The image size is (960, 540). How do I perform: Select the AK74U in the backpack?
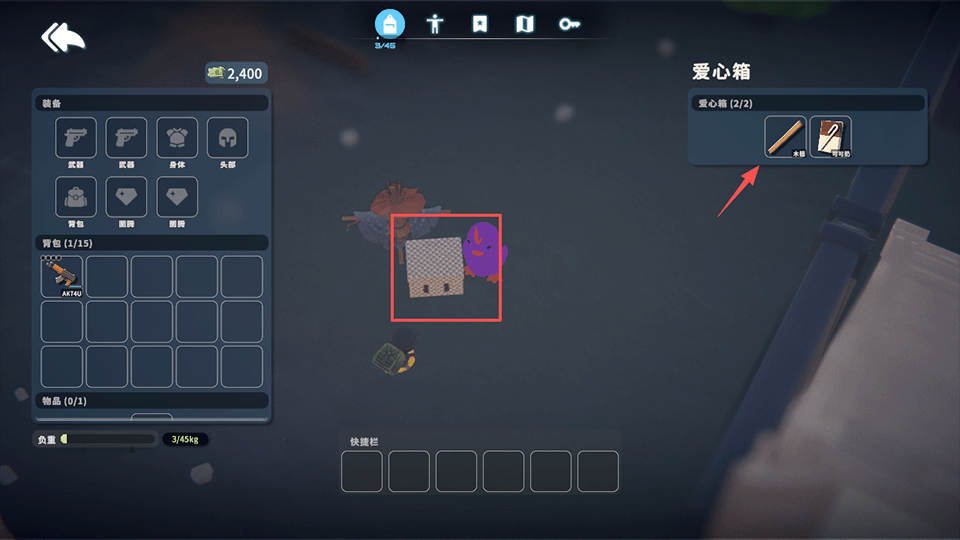click(62, 276)
